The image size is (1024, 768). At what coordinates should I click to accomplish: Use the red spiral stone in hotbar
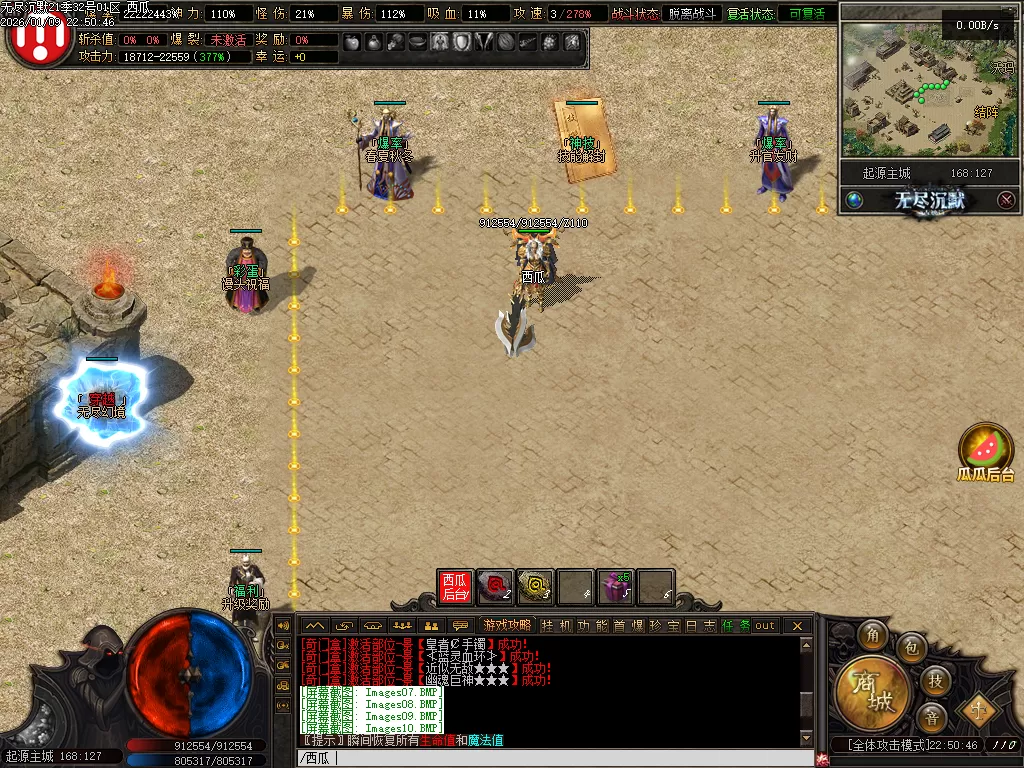click(x=495, y=587)
